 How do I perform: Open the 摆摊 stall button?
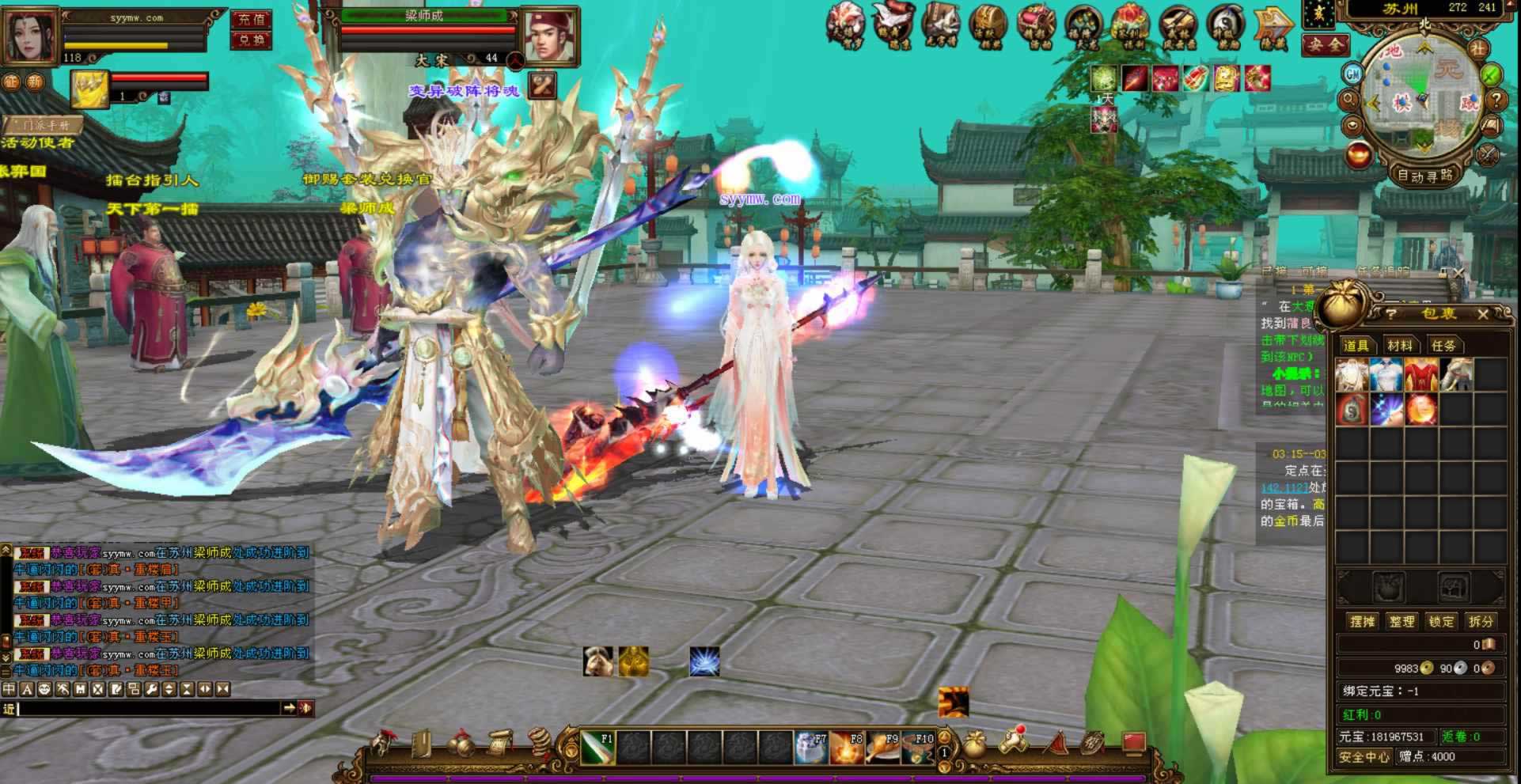point(1362,622)
